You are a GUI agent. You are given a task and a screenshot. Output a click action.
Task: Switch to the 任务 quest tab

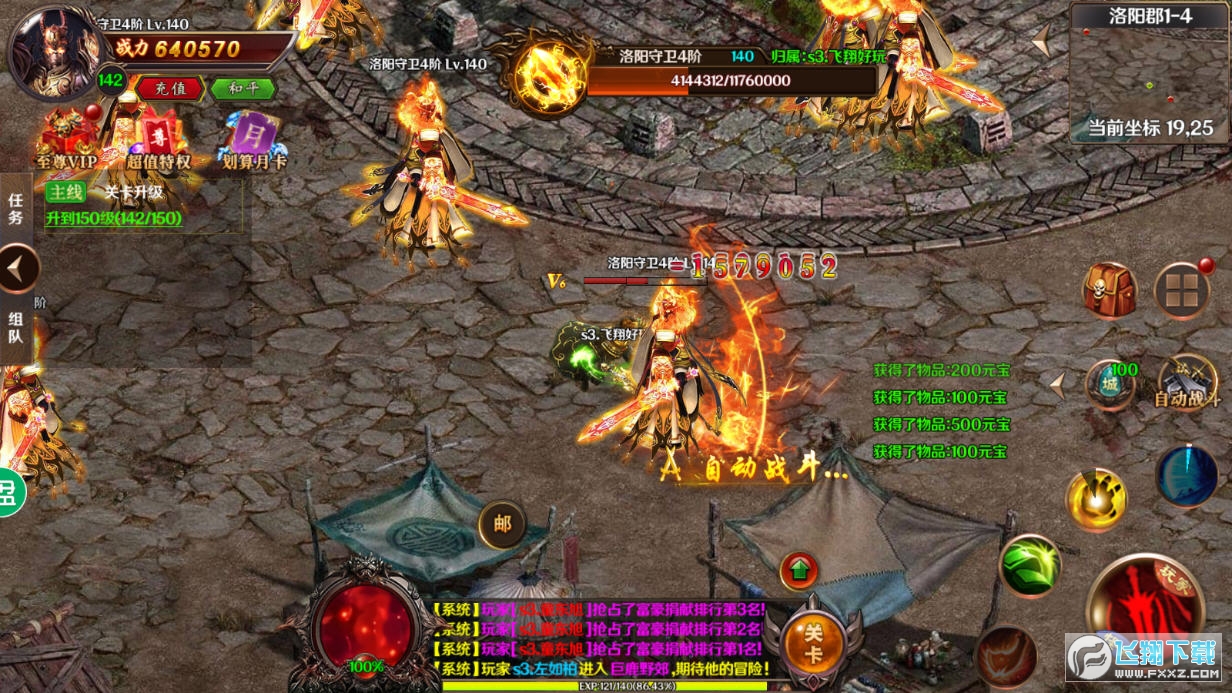pyautogui.click(x=15, y=208)
